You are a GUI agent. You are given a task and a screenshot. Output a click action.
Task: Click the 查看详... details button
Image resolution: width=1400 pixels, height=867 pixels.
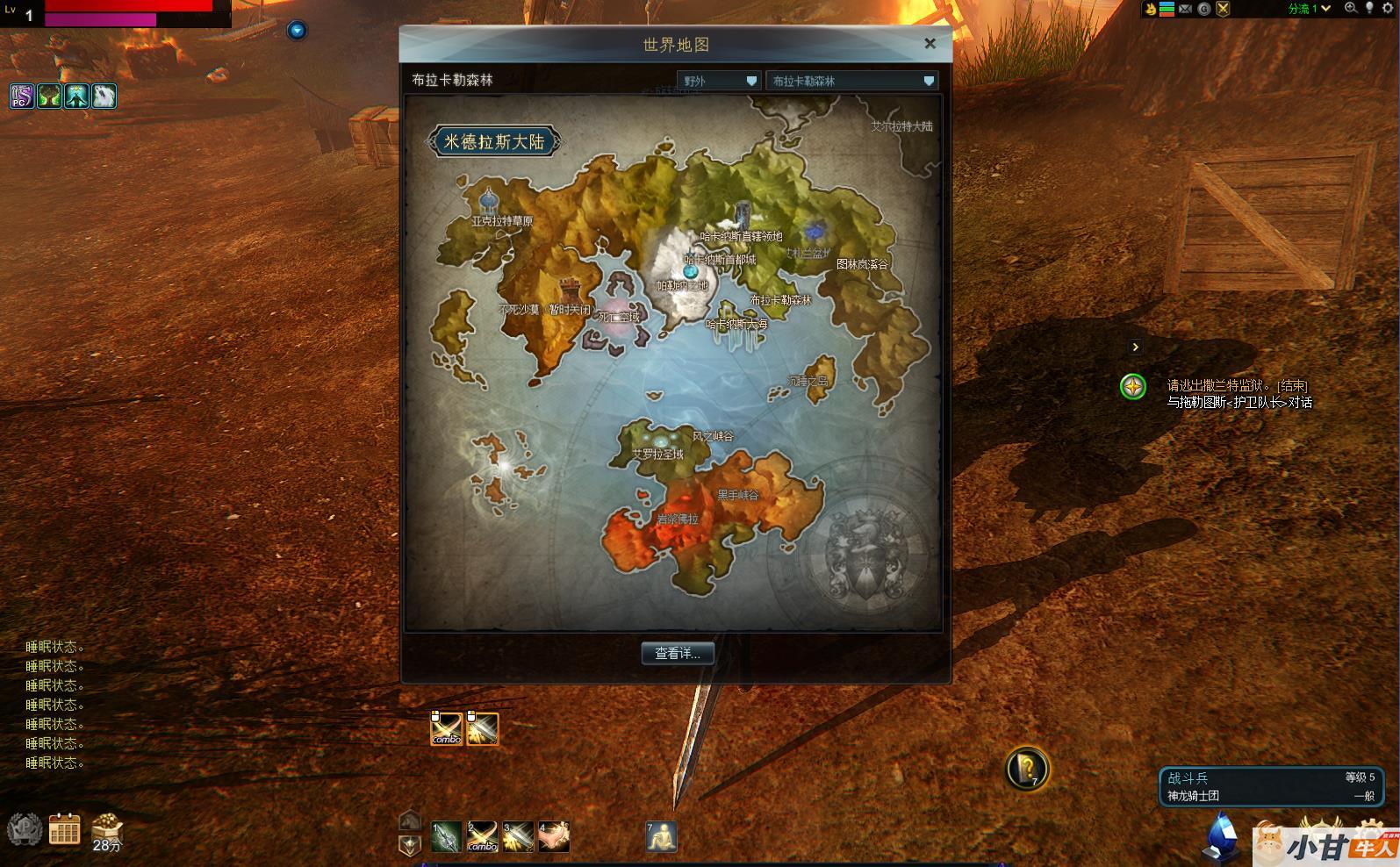(x=677, y=653)
